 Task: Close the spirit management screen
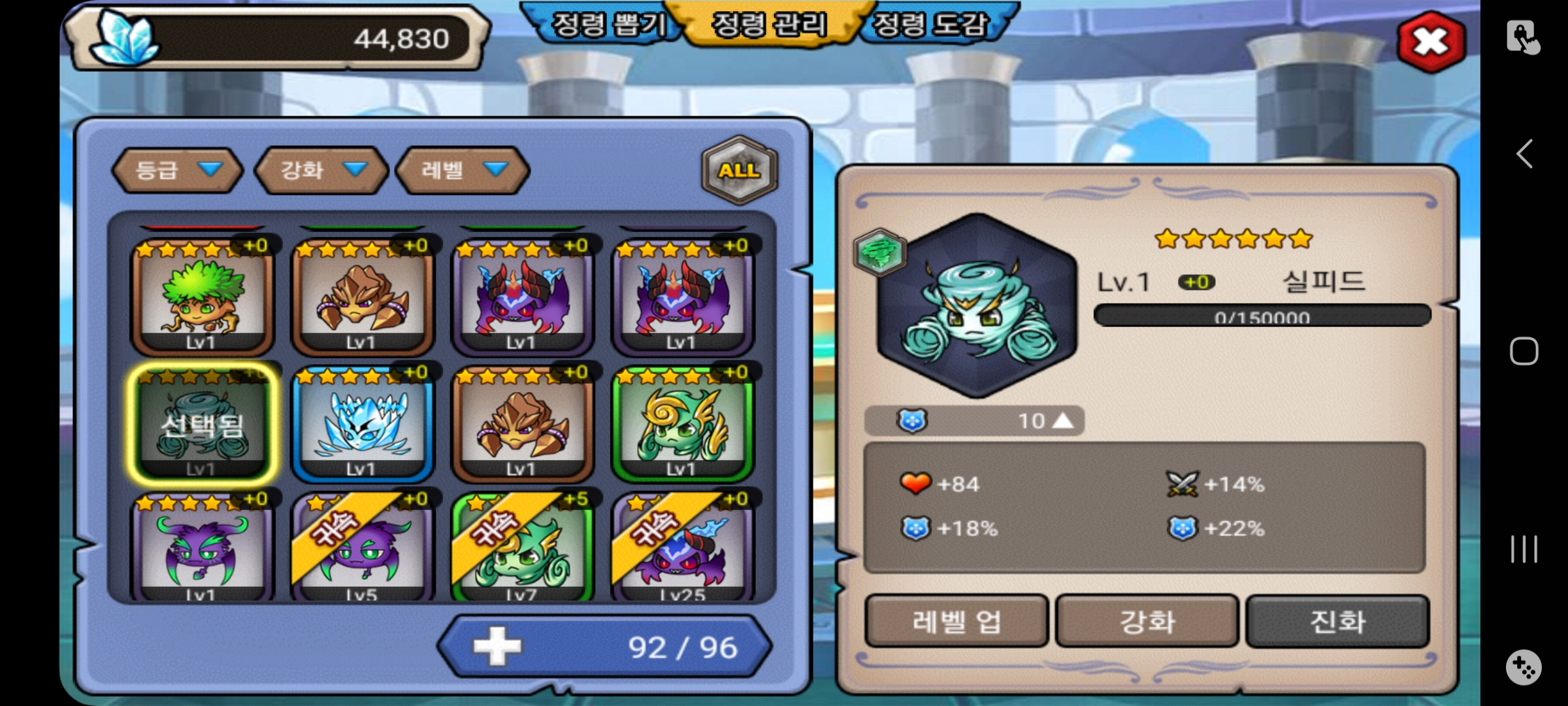click(1431, 42)
